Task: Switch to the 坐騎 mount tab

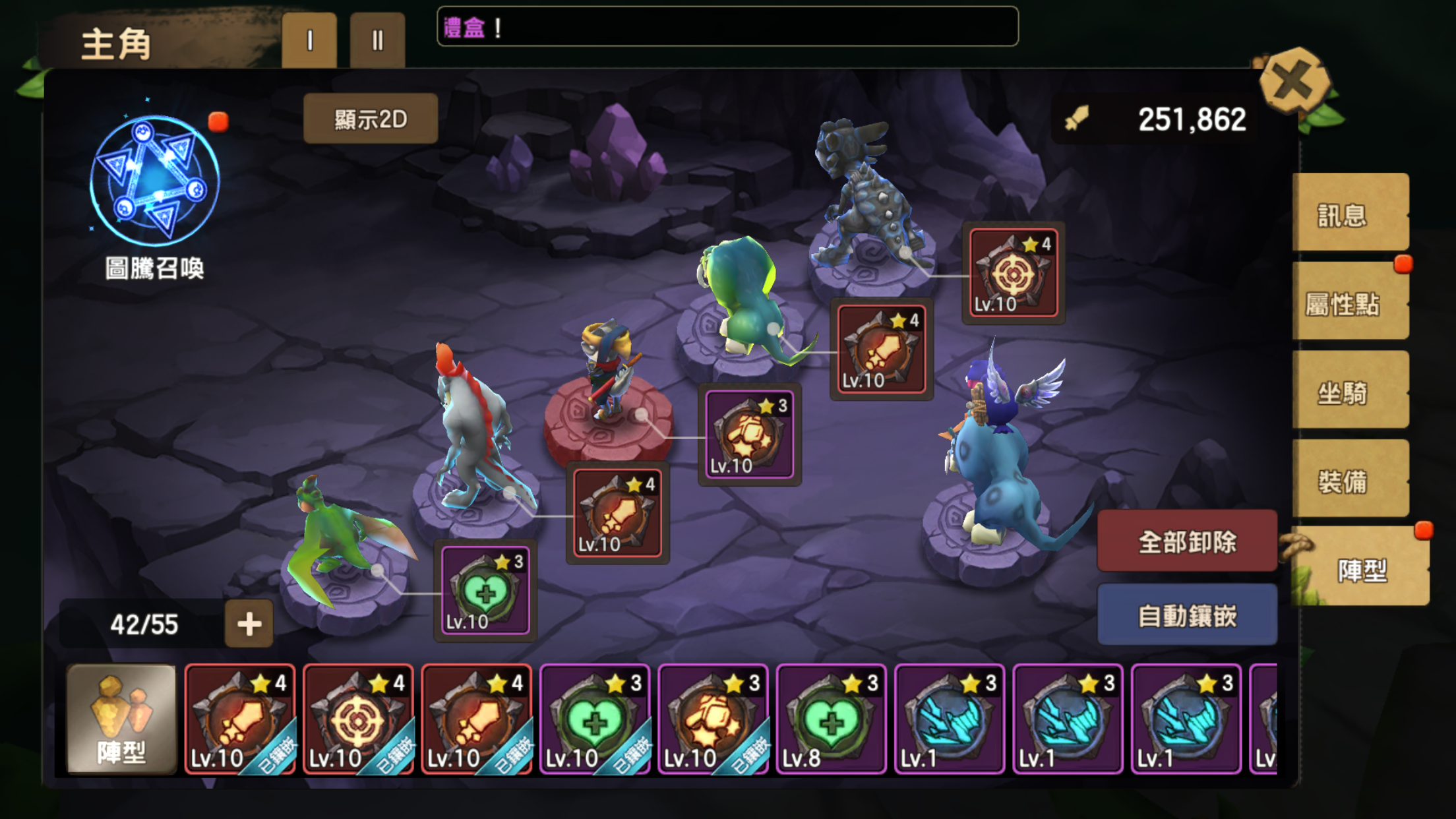Action: point(1349,392)
